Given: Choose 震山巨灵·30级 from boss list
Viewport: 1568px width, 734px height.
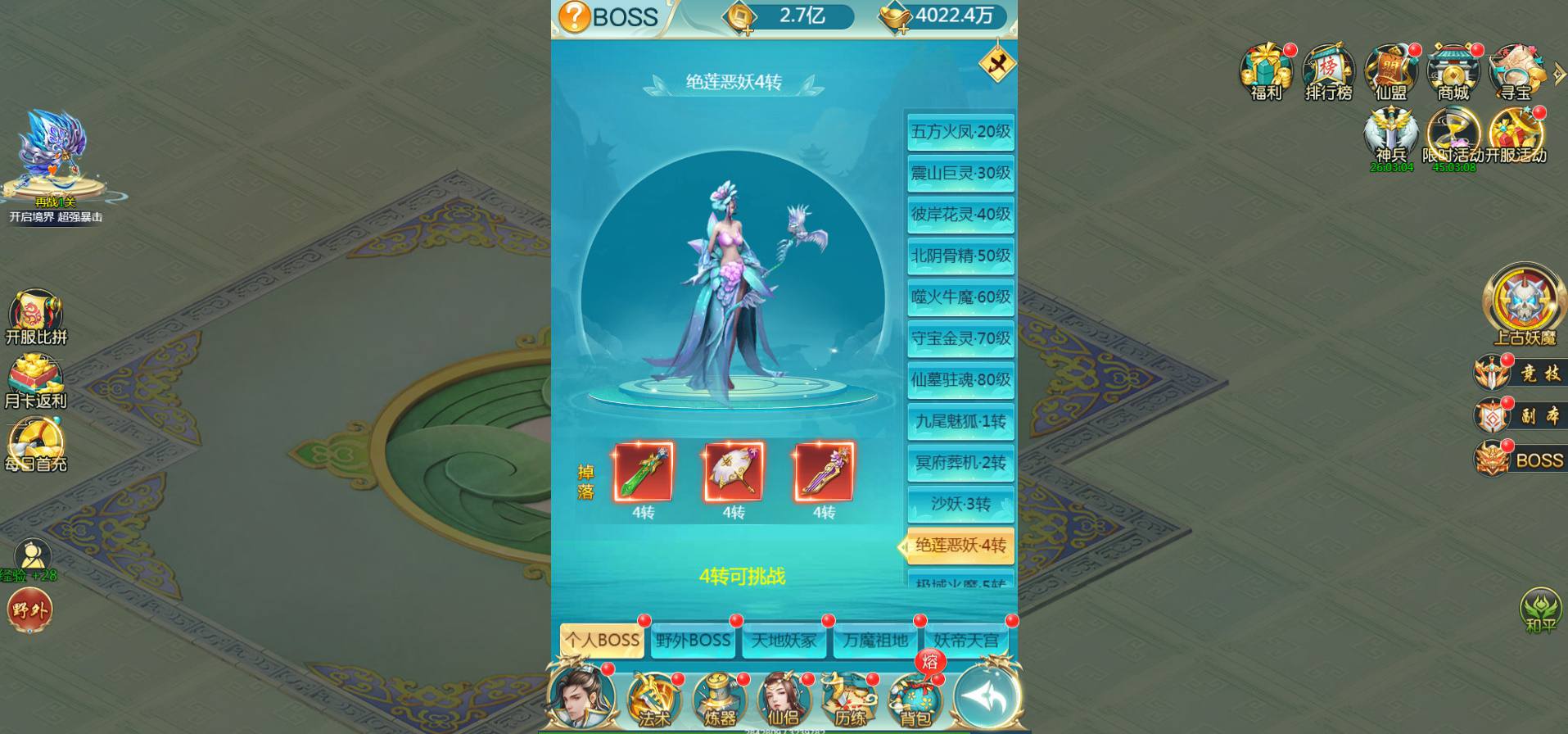Looking at the screenshot, I should (960, 174).
